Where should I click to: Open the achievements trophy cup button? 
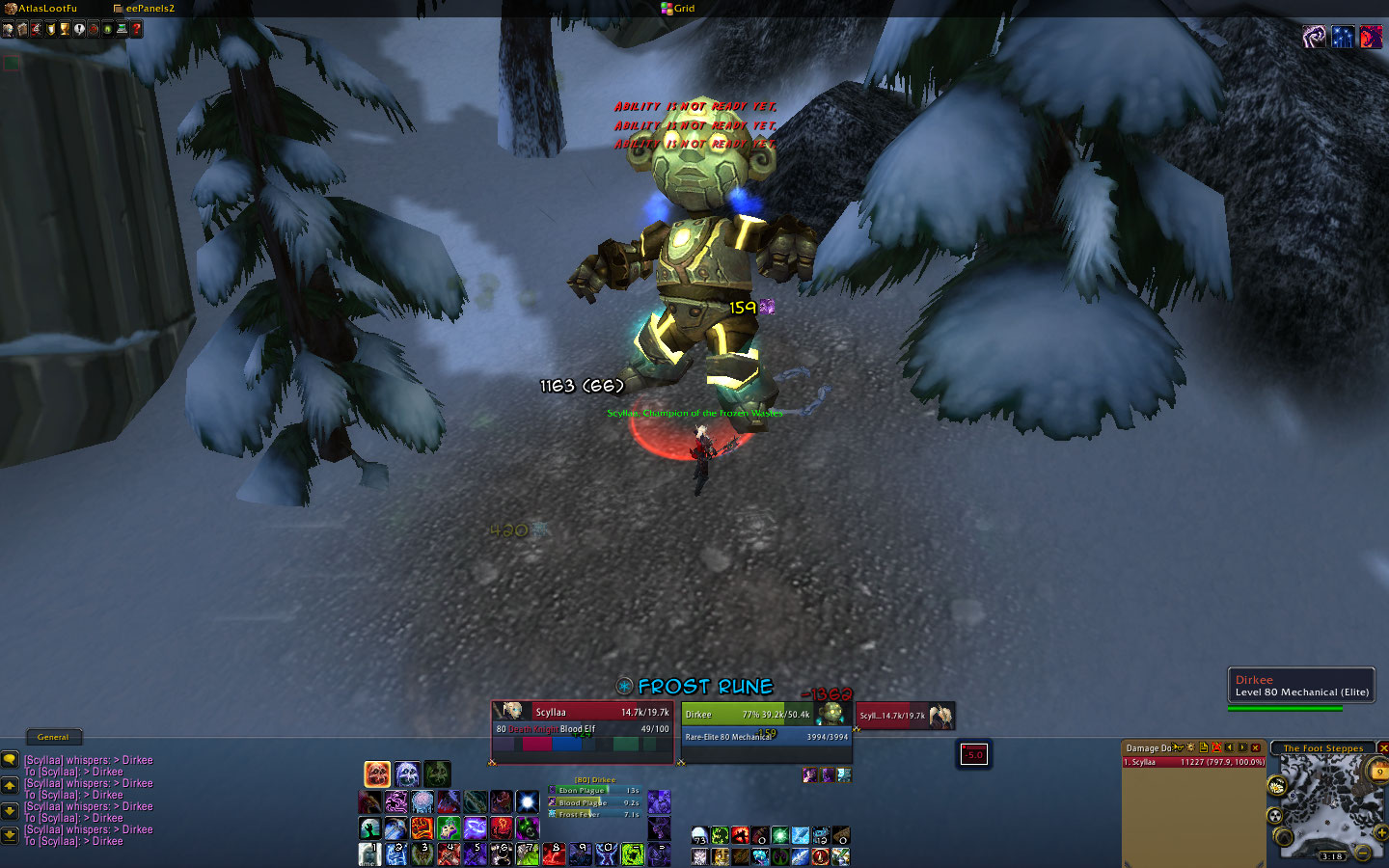point(65,30)
